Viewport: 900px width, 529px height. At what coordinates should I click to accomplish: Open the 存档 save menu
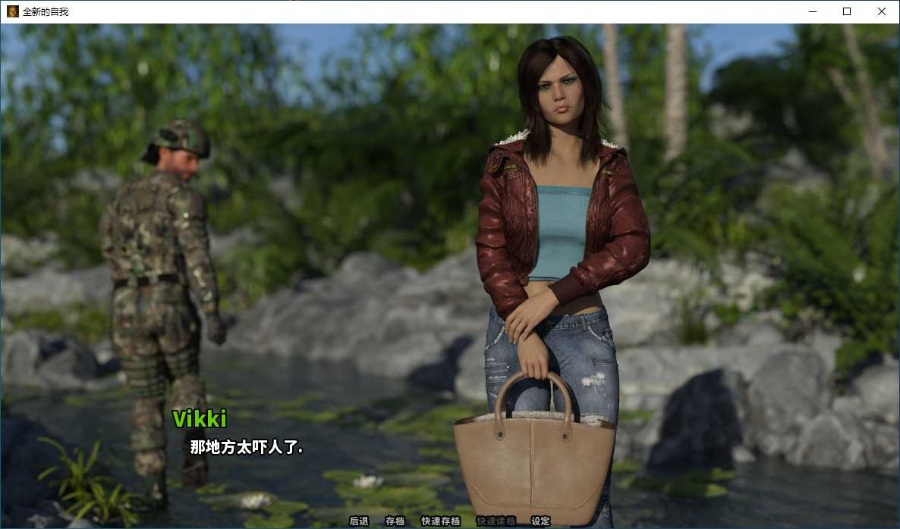pos(395,521)
